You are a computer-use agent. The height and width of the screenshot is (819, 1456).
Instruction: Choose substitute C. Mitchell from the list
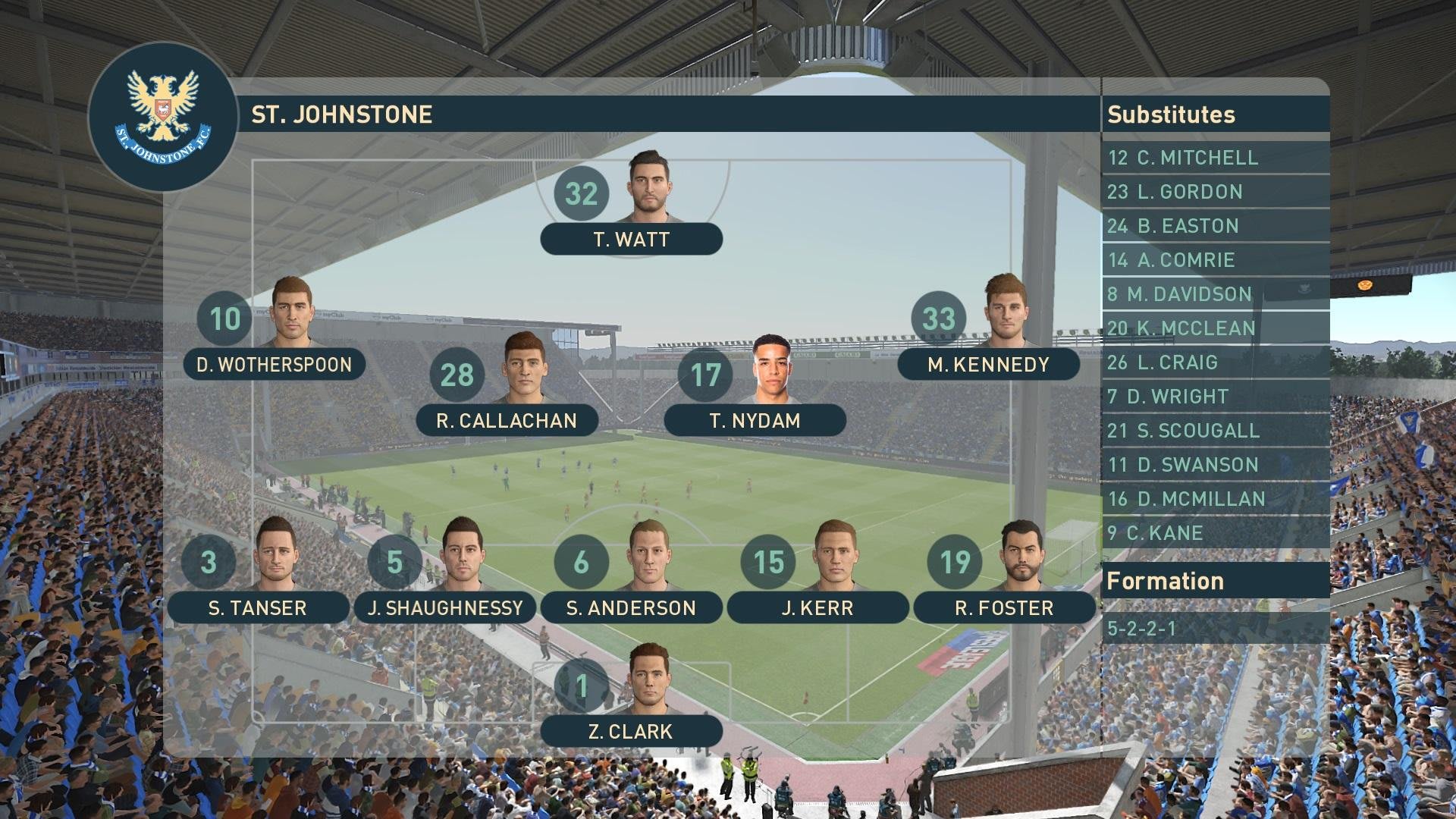(x=1215, y=158)
